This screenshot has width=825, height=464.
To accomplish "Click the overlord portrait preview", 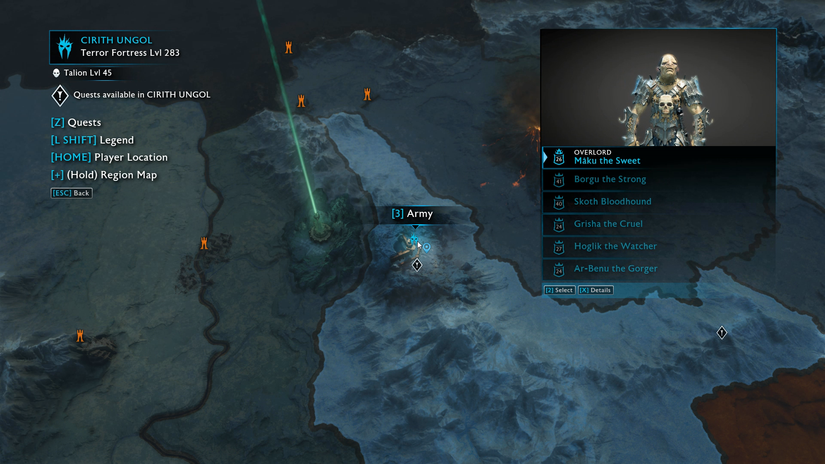I will (658, 88).
